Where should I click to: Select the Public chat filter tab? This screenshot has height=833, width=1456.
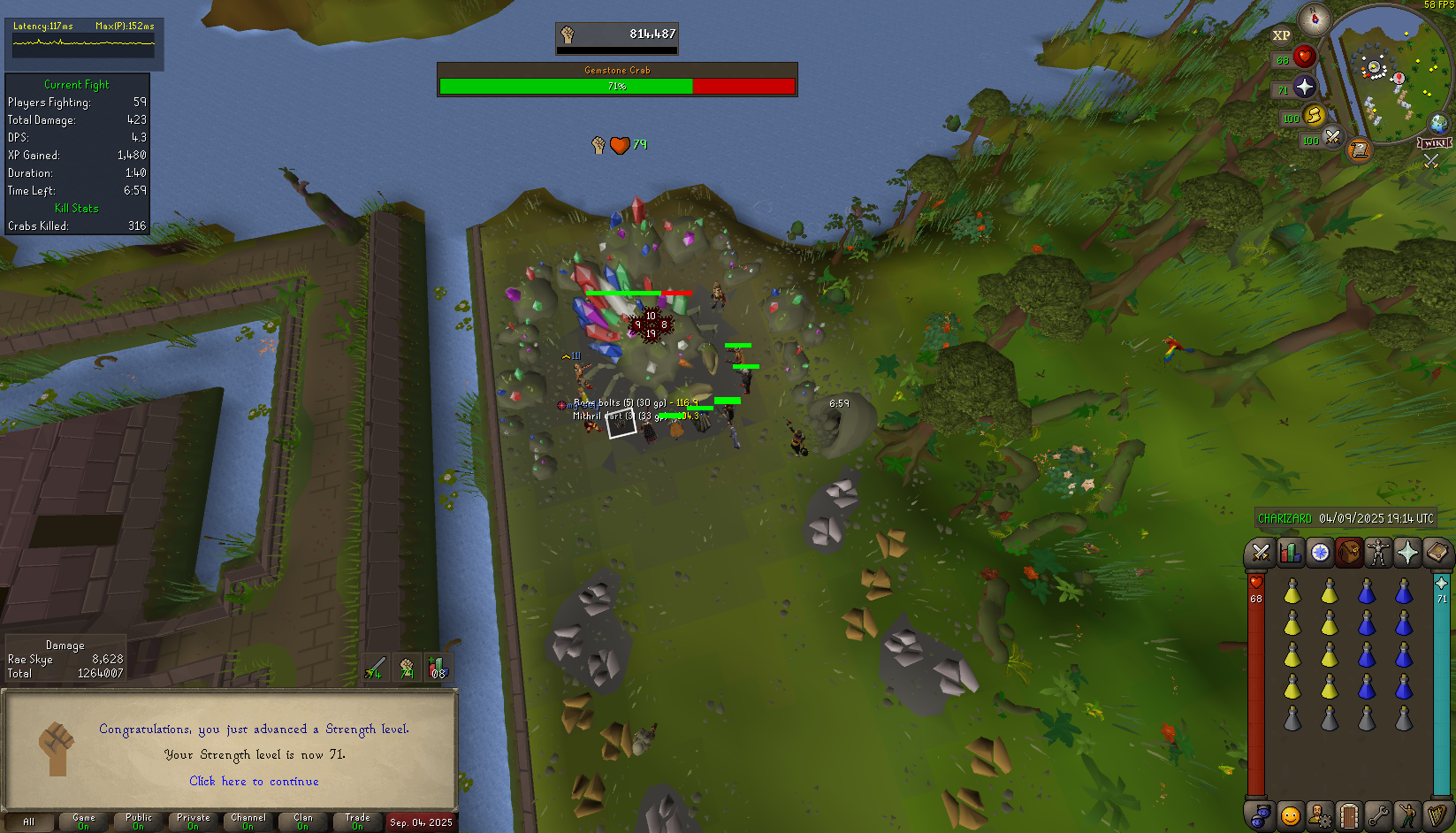pos(139,822)
